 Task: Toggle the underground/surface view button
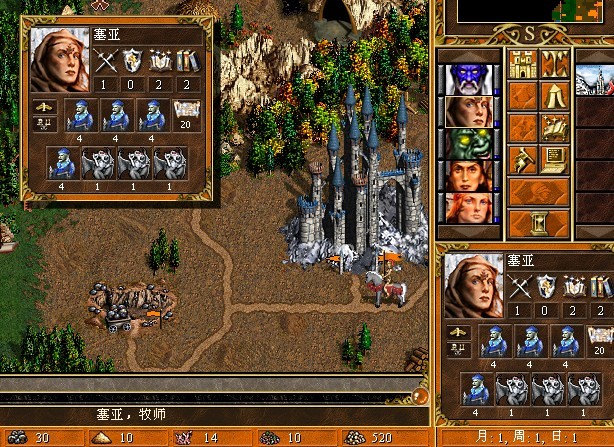pos(555,63)
